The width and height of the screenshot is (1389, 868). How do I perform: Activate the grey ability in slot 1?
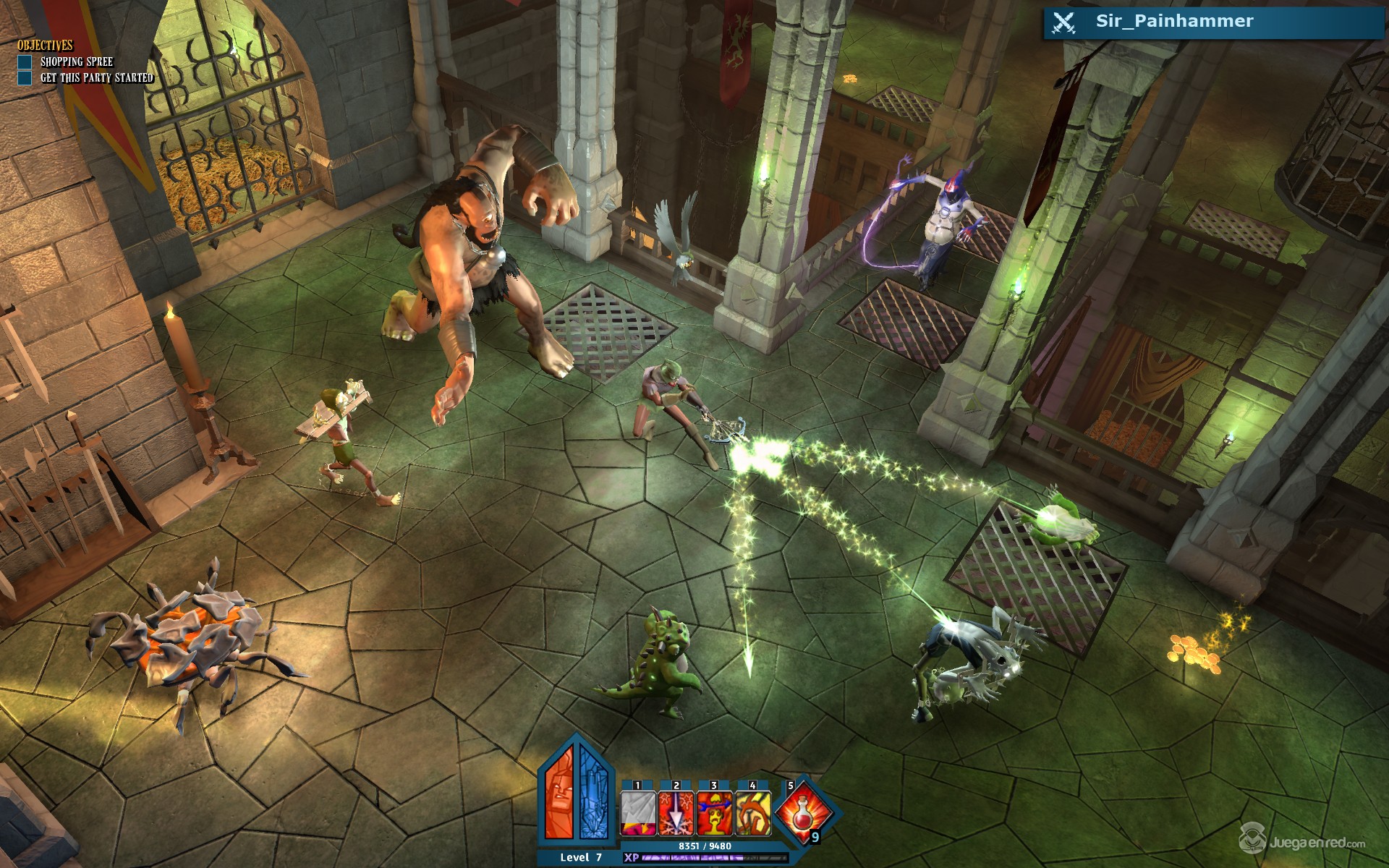click(638, 813)
